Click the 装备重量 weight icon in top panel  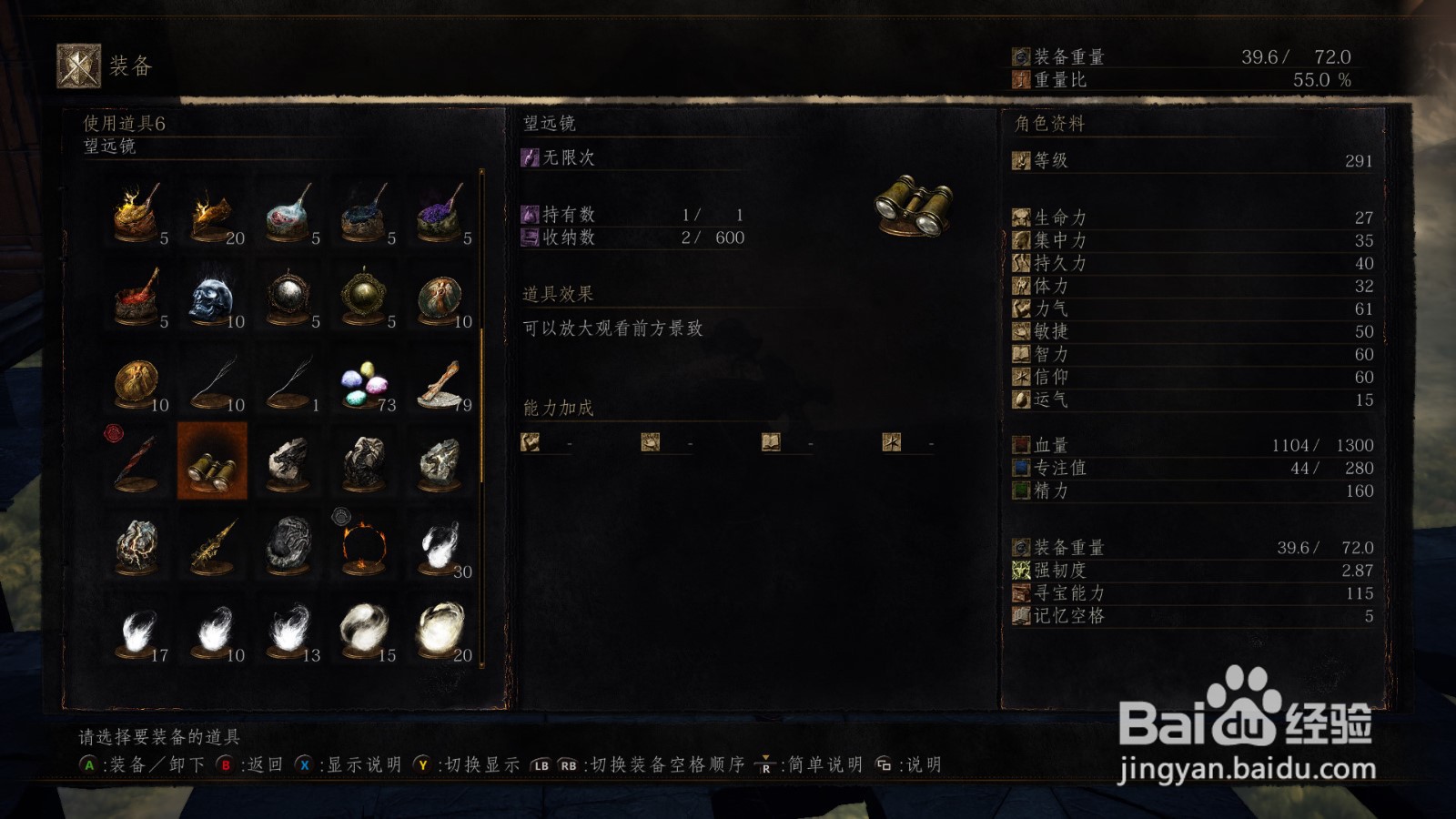(x=1021, y=55)
